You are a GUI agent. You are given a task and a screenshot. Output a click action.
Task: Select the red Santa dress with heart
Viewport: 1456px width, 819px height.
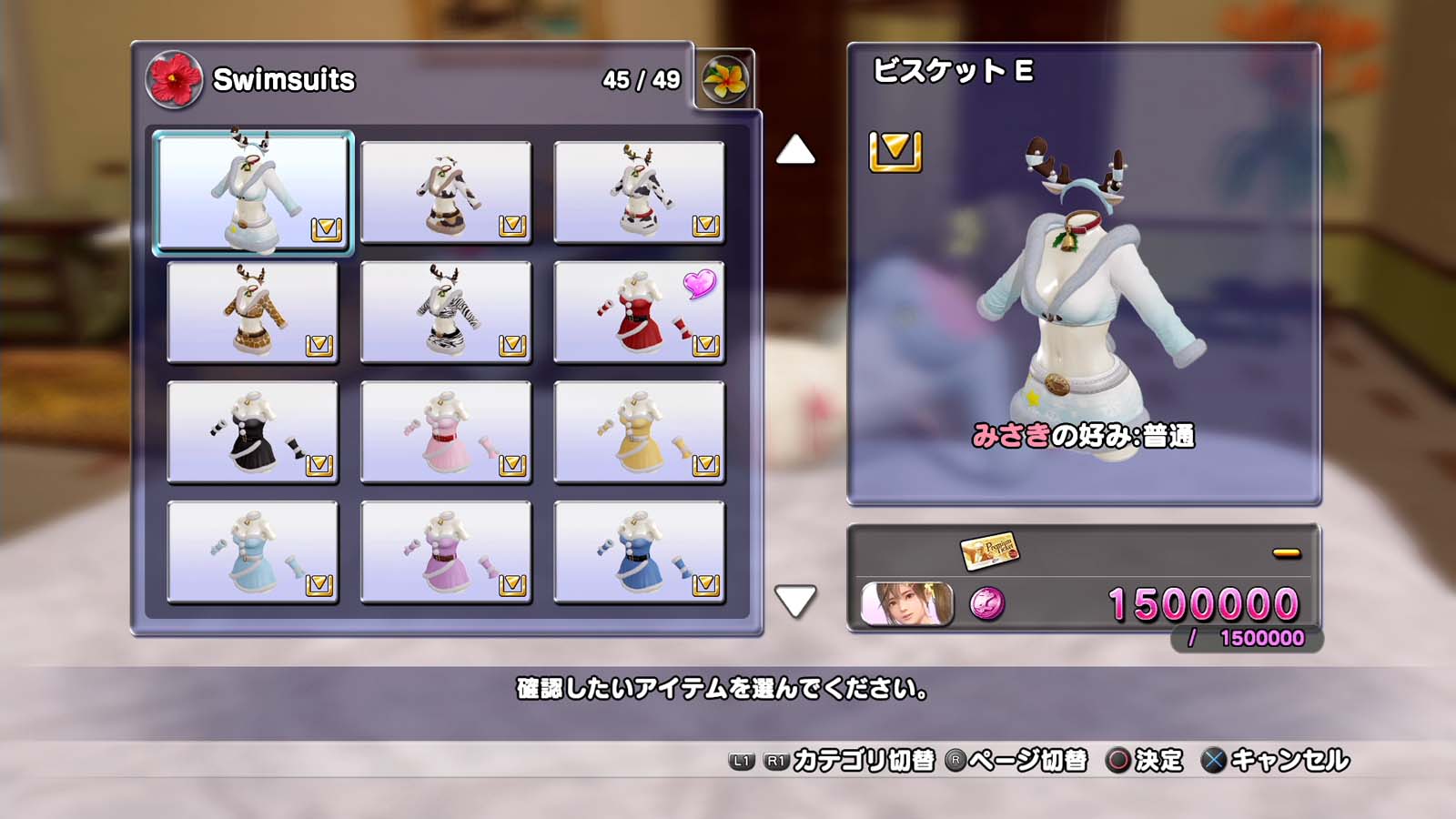point(639,312)
